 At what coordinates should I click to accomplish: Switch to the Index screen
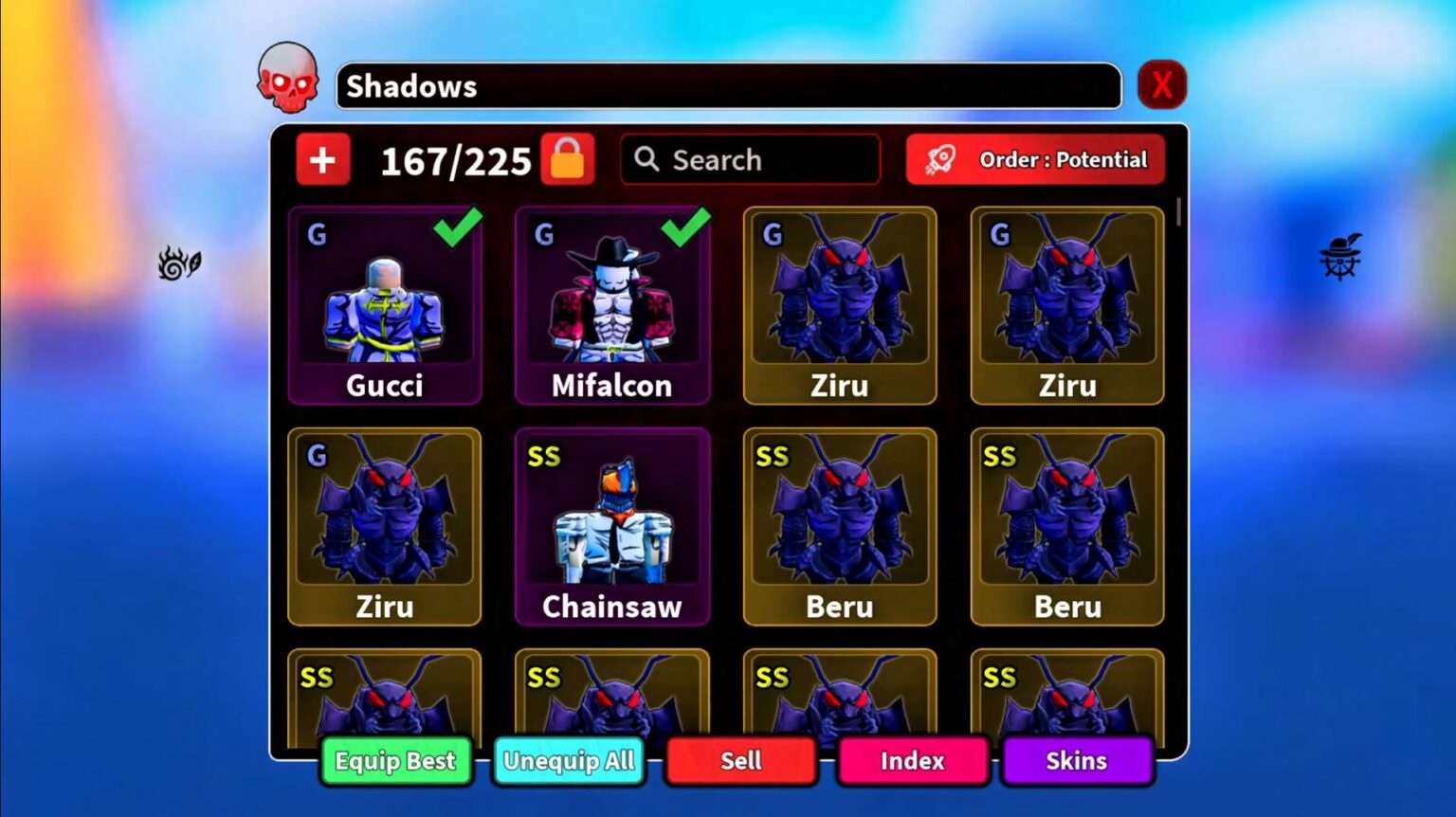tap(913, 760)
